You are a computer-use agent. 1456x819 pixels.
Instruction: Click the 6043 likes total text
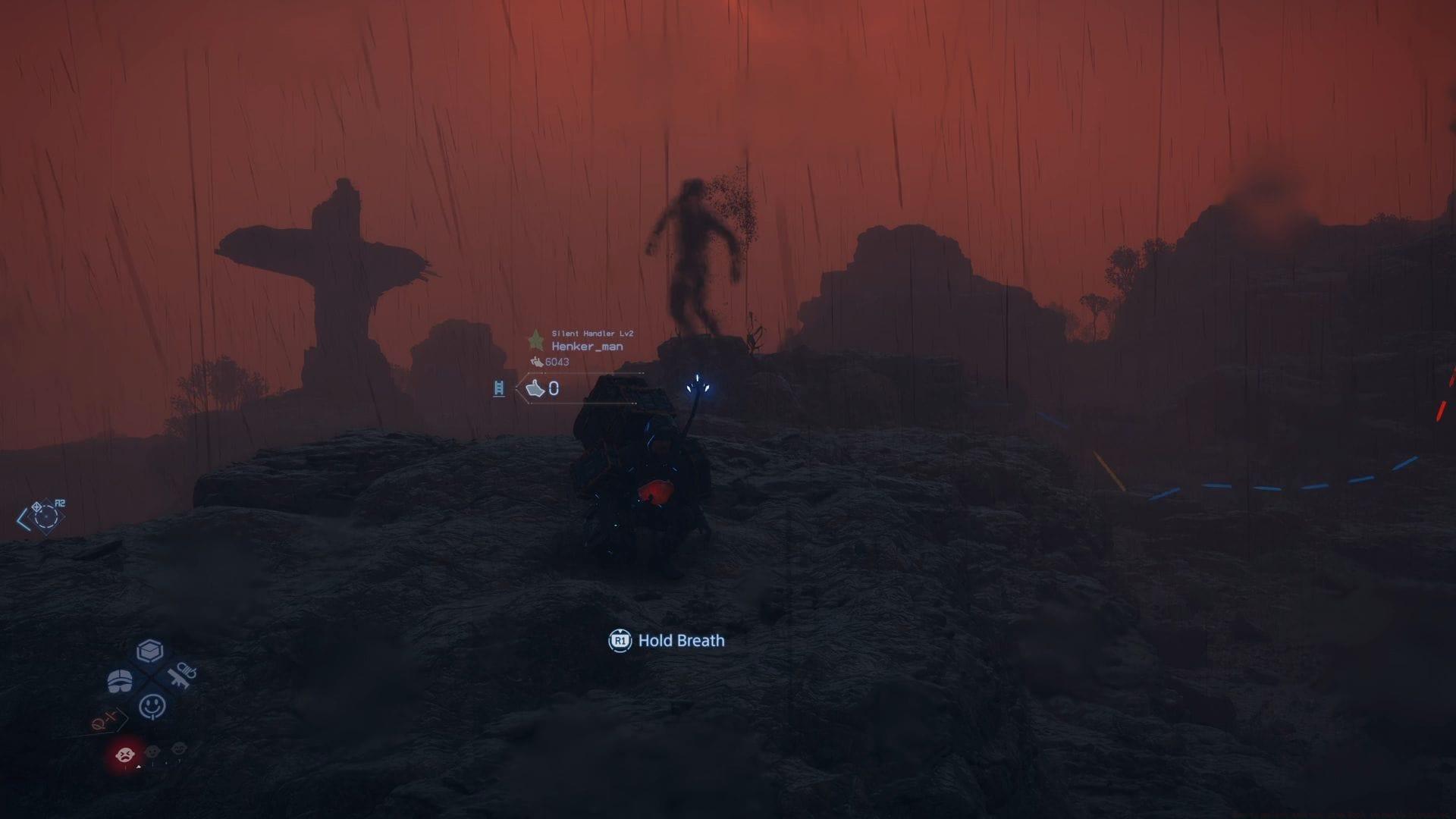coord(557,362)
